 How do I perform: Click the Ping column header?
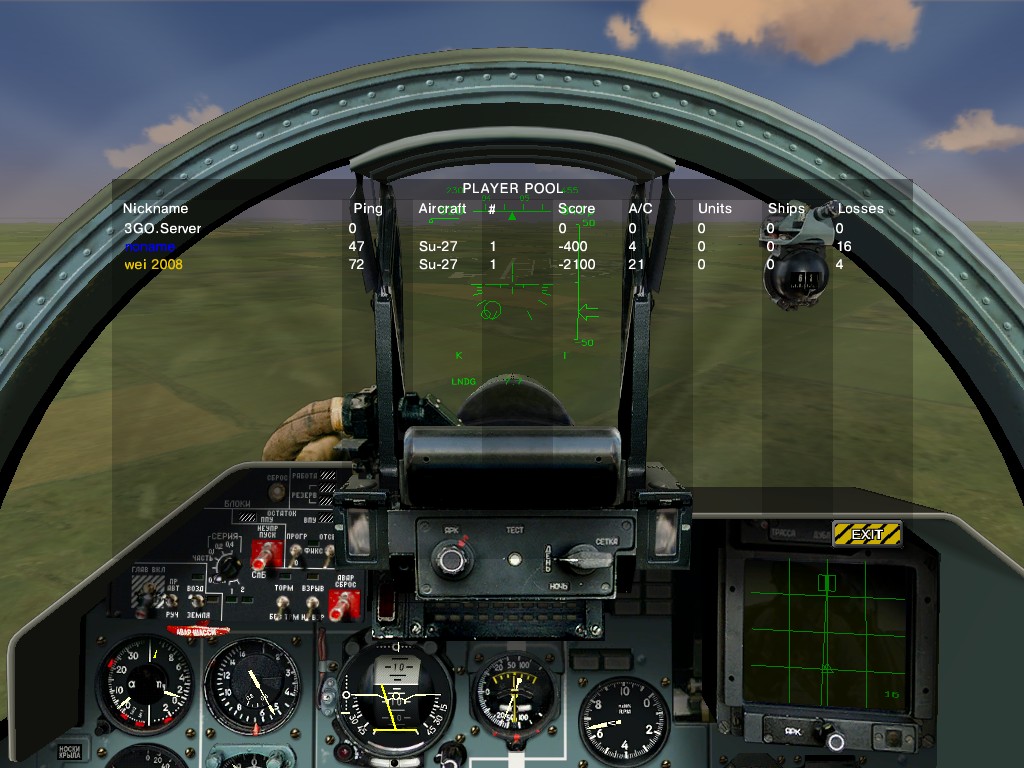point(368,209)
